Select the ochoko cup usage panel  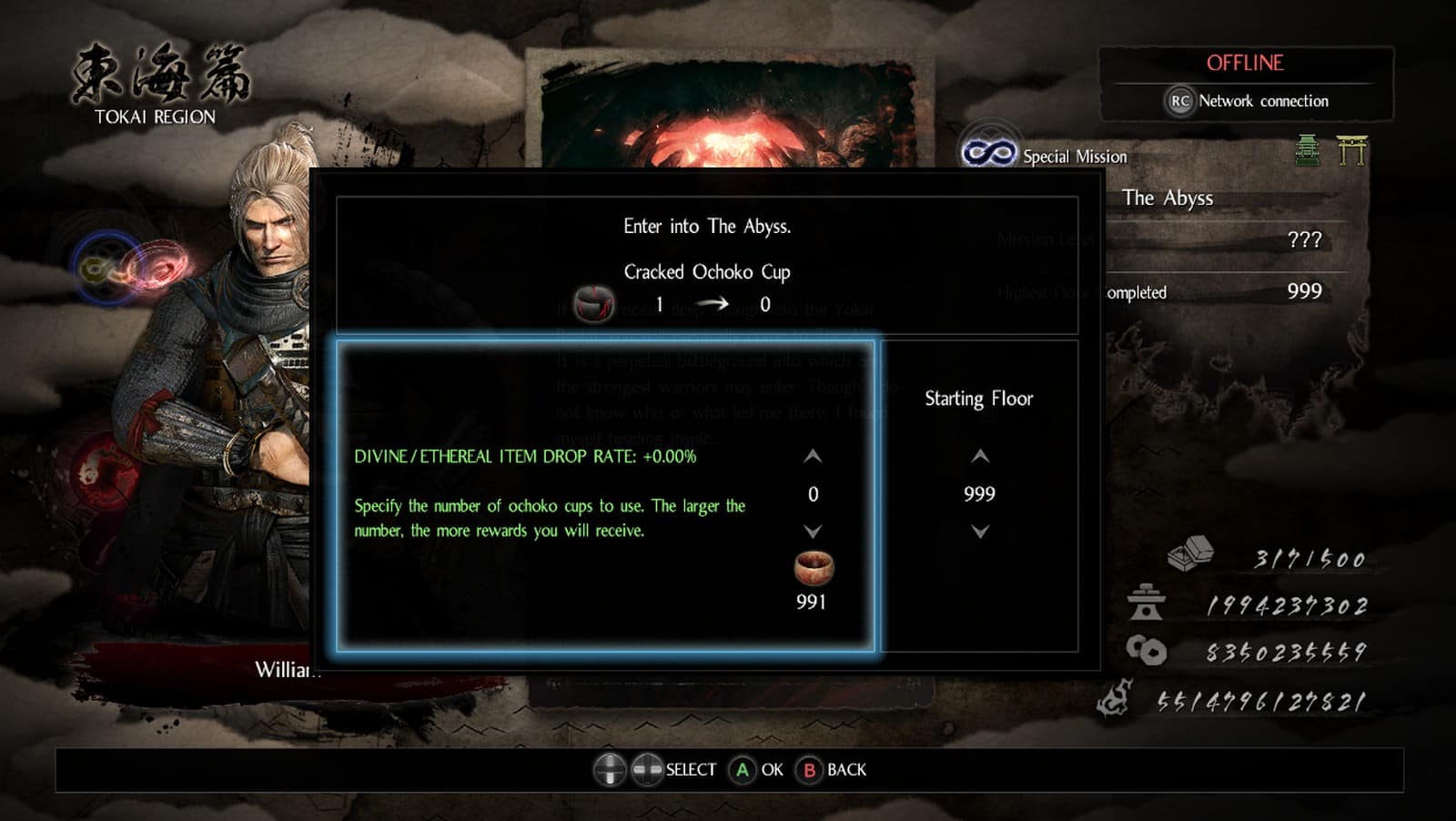pyautogui.click(x=605, y=496)
